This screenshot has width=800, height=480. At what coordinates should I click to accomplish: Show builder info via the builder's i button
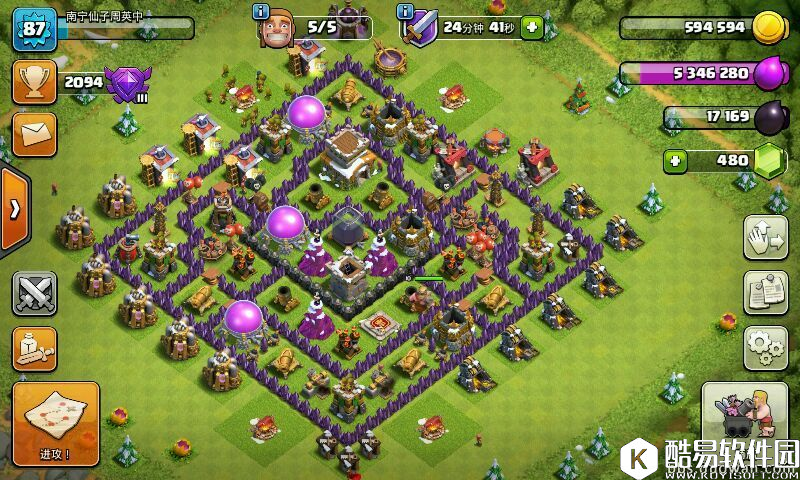click(262, 11)
